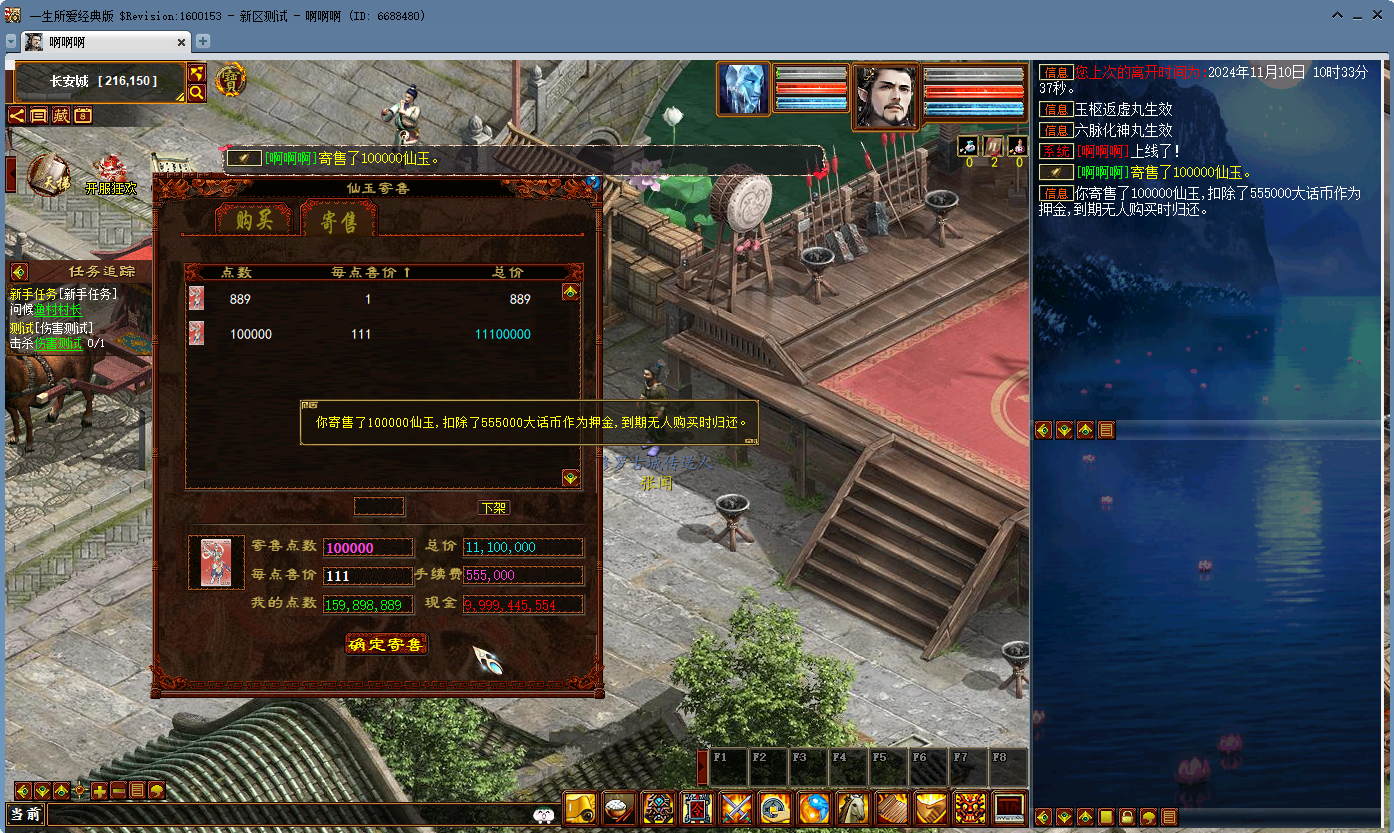The height and width of the screenshot is (833, 1394).
Task: Open the 宝 treasure shop icon
Action: click(231, 79)
